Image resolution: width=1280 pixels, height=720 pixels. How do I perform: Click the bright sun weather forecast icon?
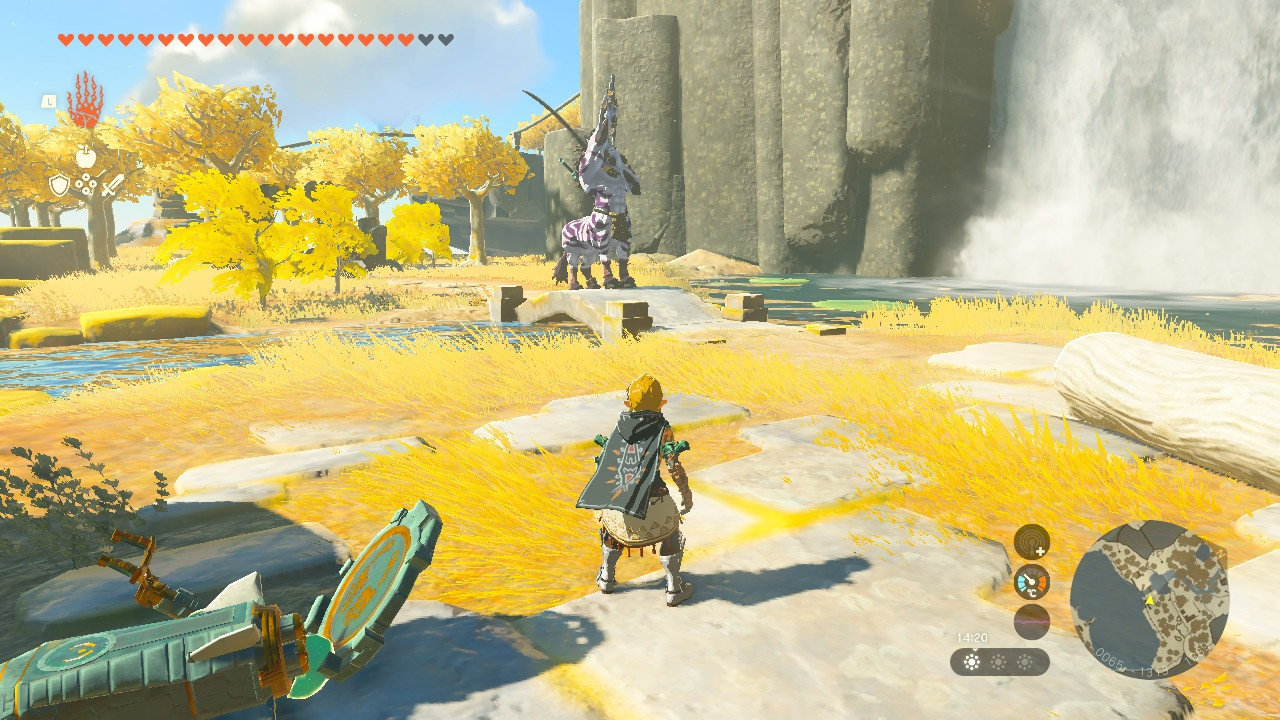point(971,662)
